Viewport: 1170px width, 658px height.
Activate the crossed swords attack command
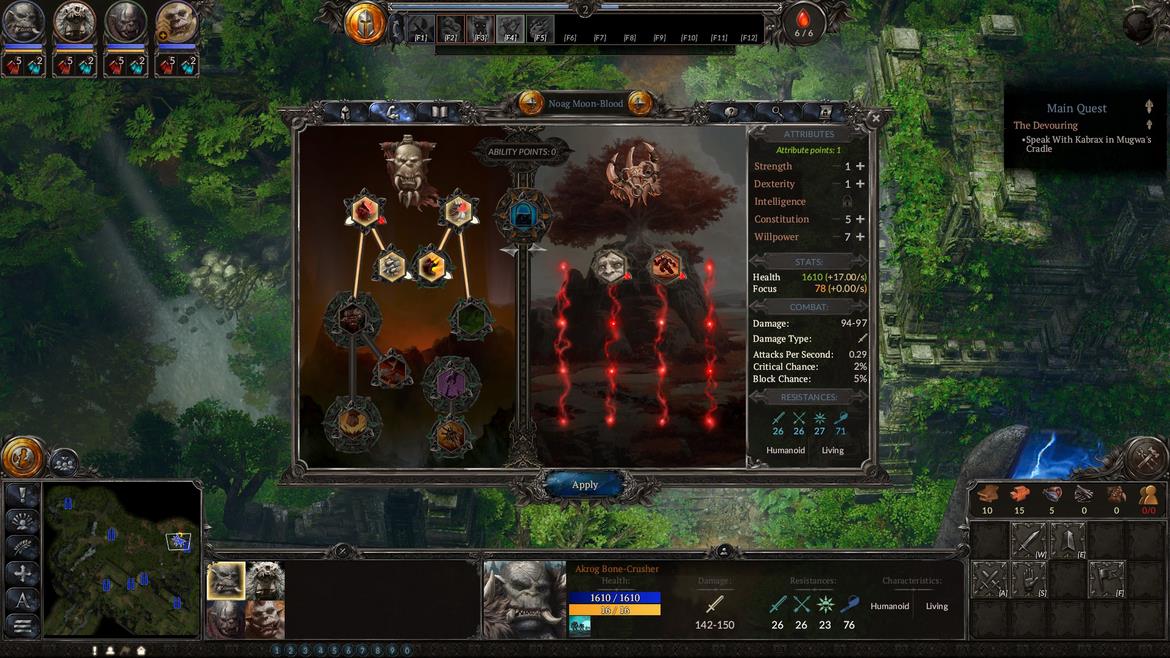pos(990,580)
